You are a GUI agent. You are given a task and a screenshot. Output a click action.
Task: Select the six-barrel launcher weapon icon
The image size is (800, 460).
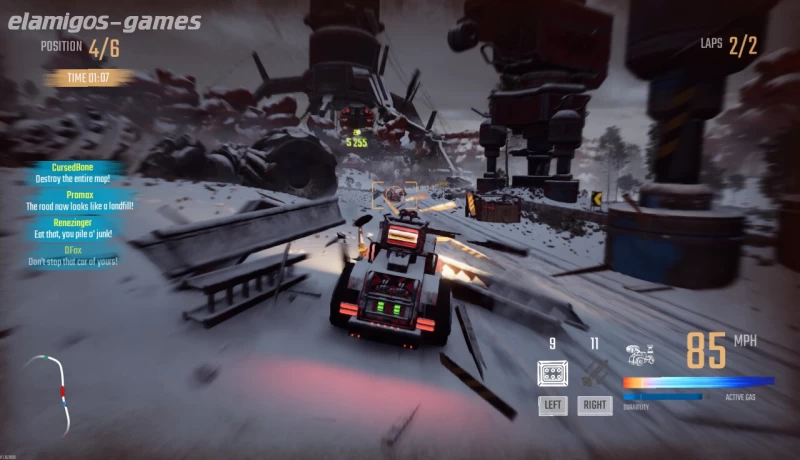click(x=552, y=374)
